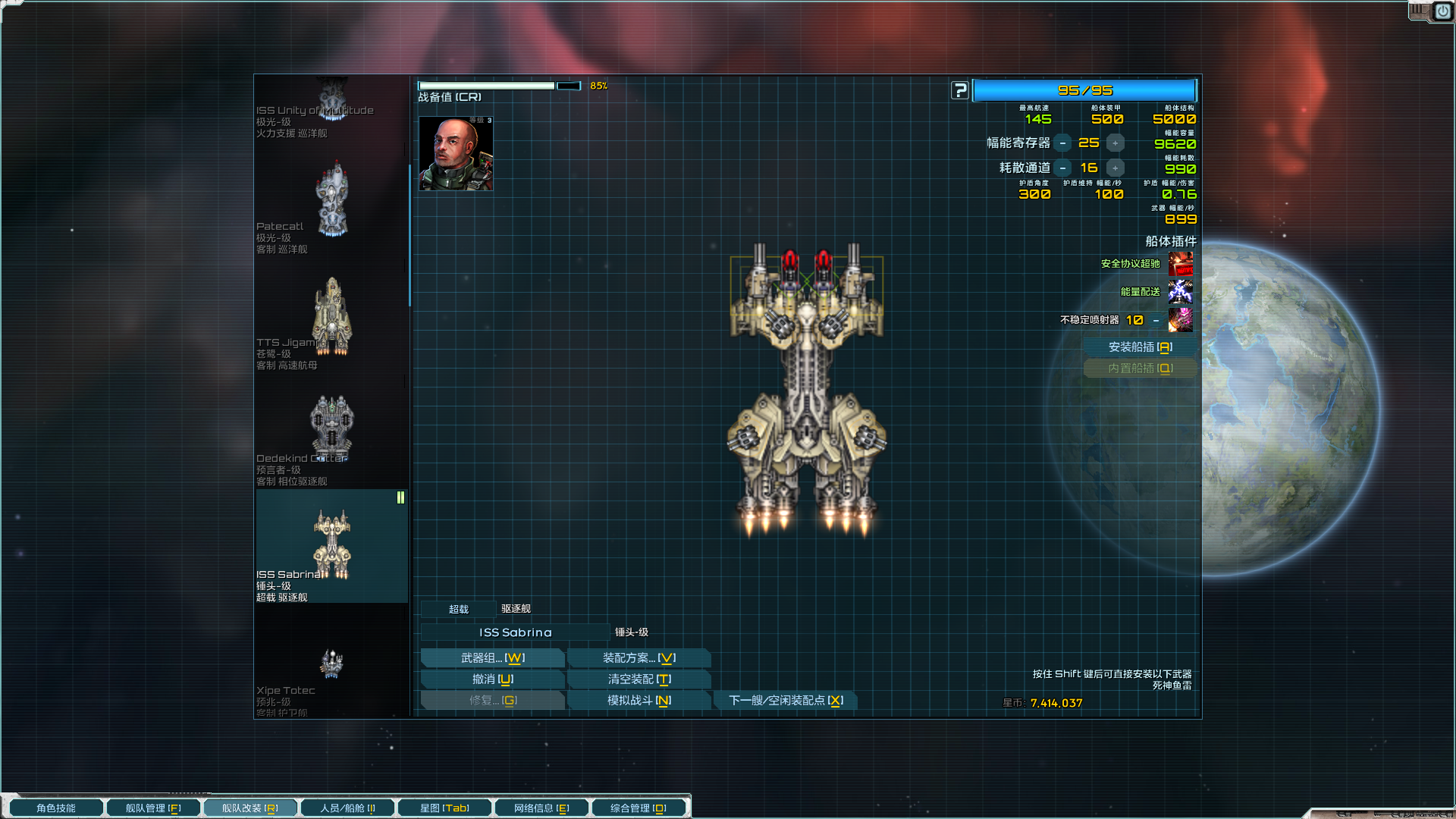Choose 清空装配 to strip the loadout
Image resolution: width=1456 pixels, height=819 pixels.
(x=639, y=679)
